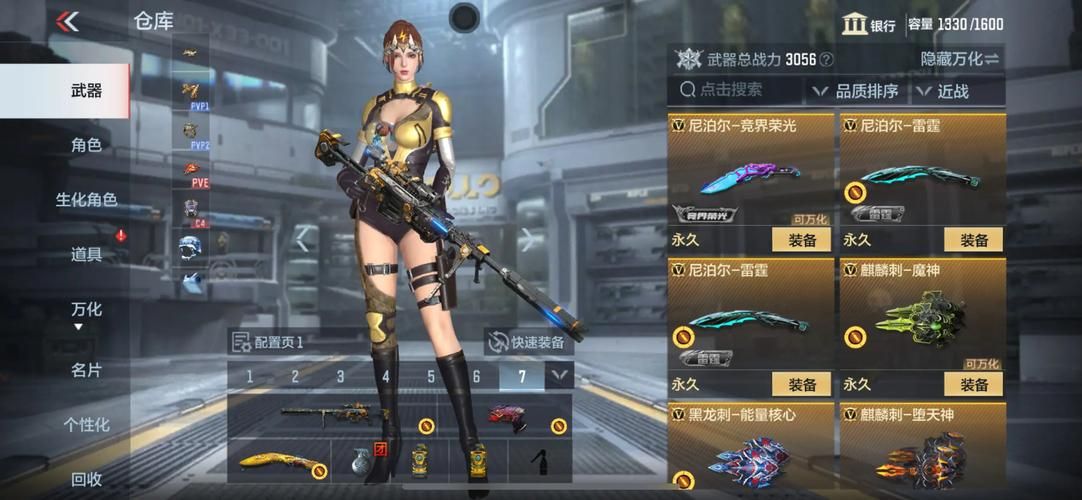Open the 近战 weapon type dropdown
Image resolution: width=1082 pixels, height=500 pixels.
point(943,91)
